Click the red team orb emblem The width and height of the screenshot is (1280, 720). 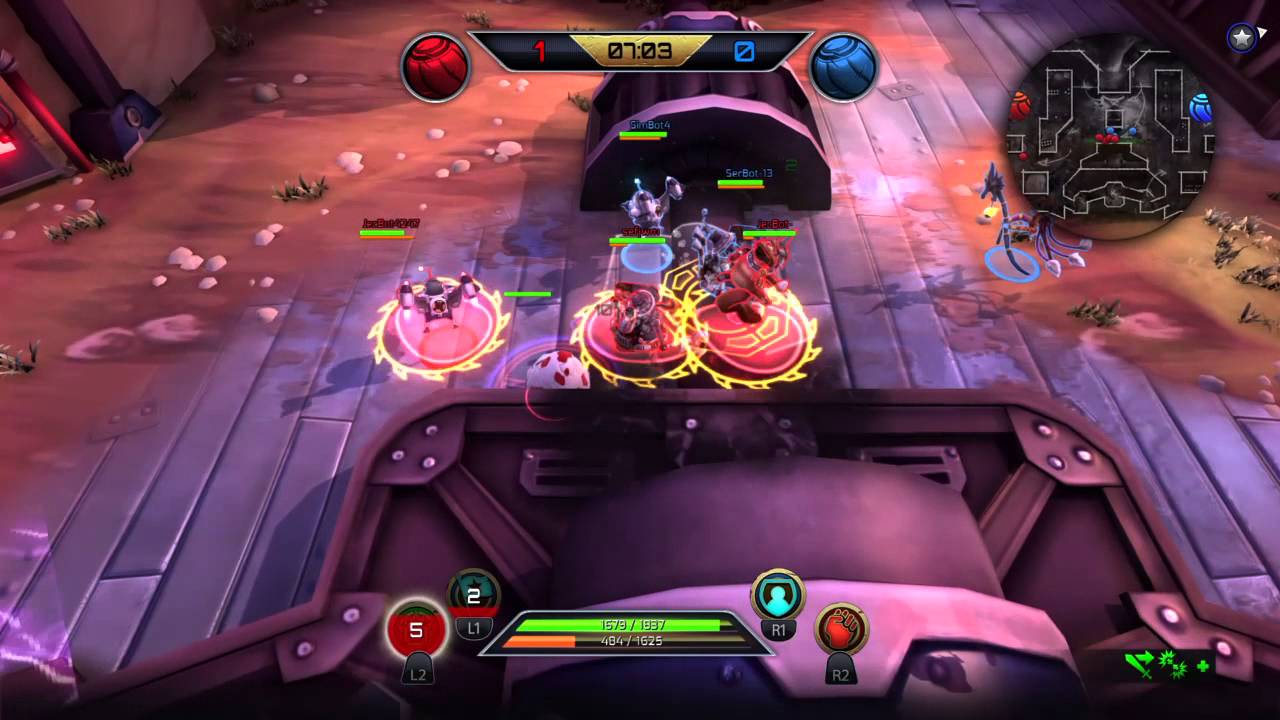pos(436,65)
